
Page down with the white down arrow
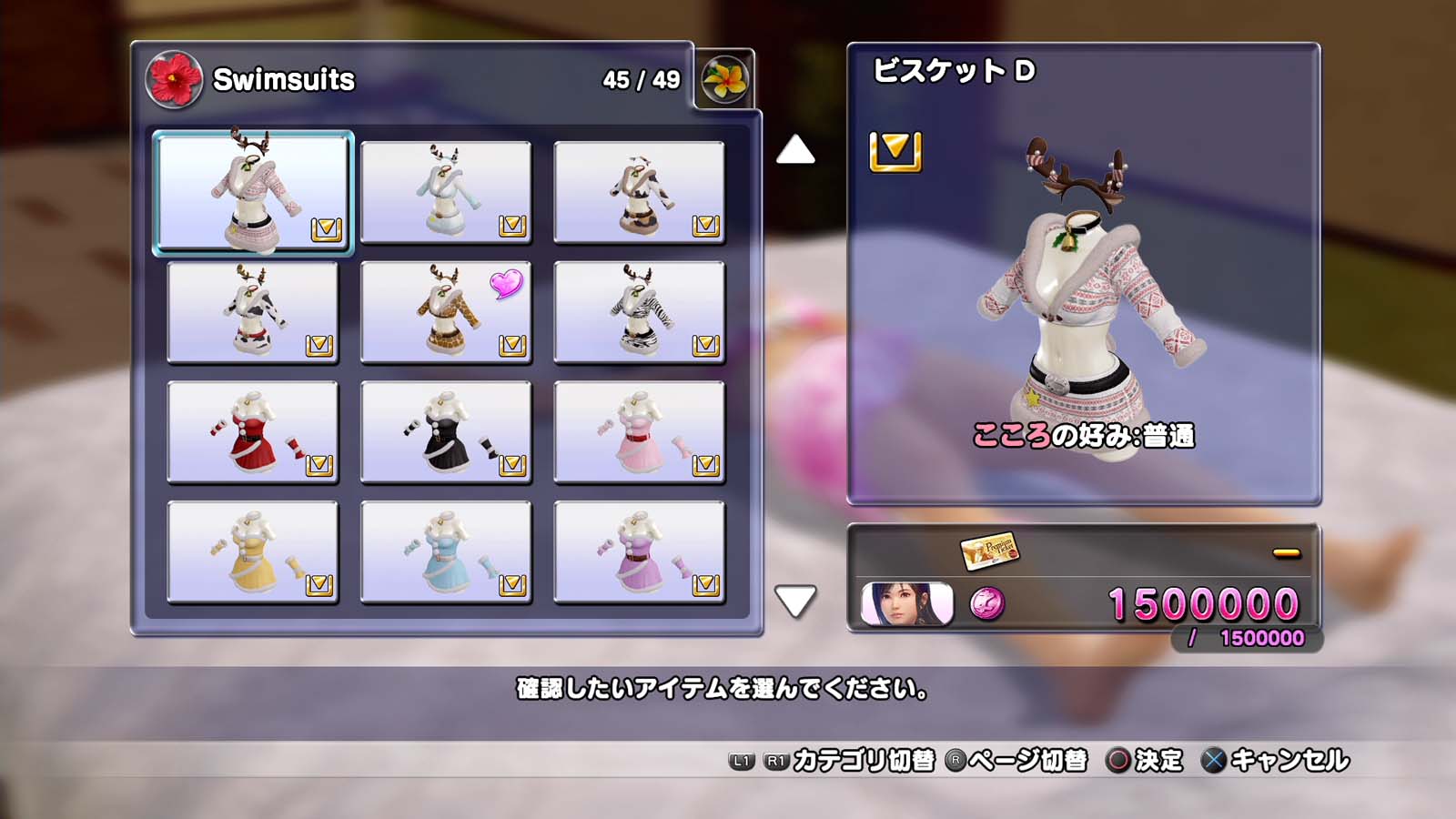pos(795,602)
